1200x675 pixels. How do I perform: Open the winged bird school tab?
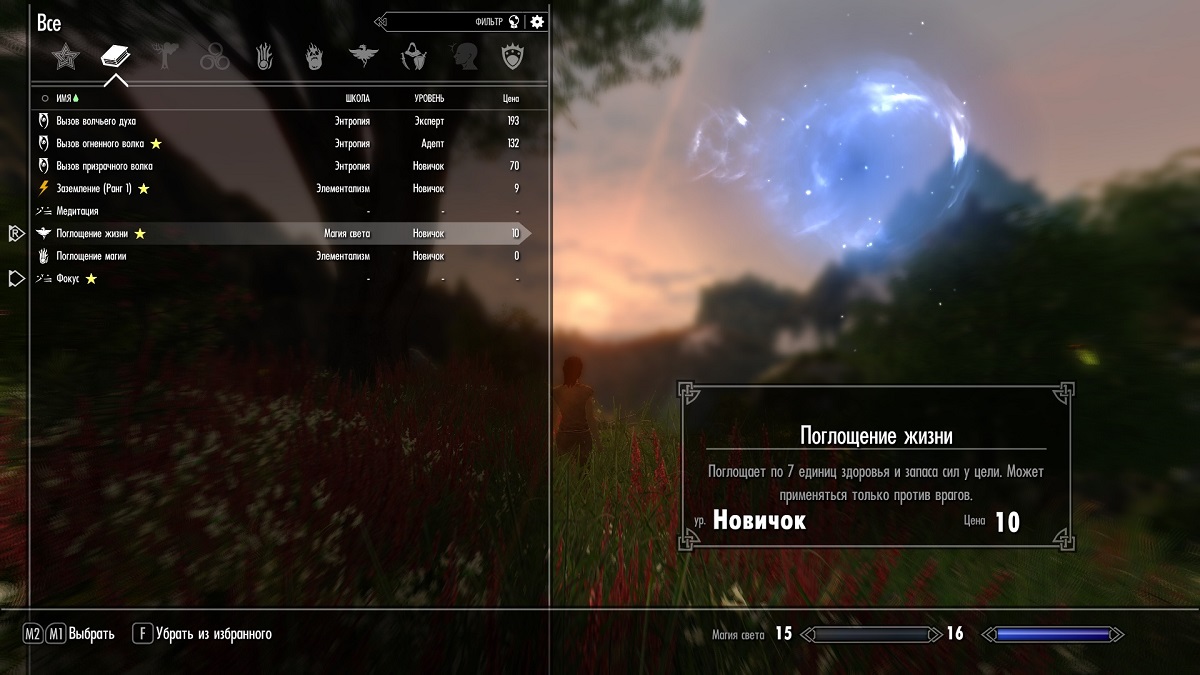point(362,56)
